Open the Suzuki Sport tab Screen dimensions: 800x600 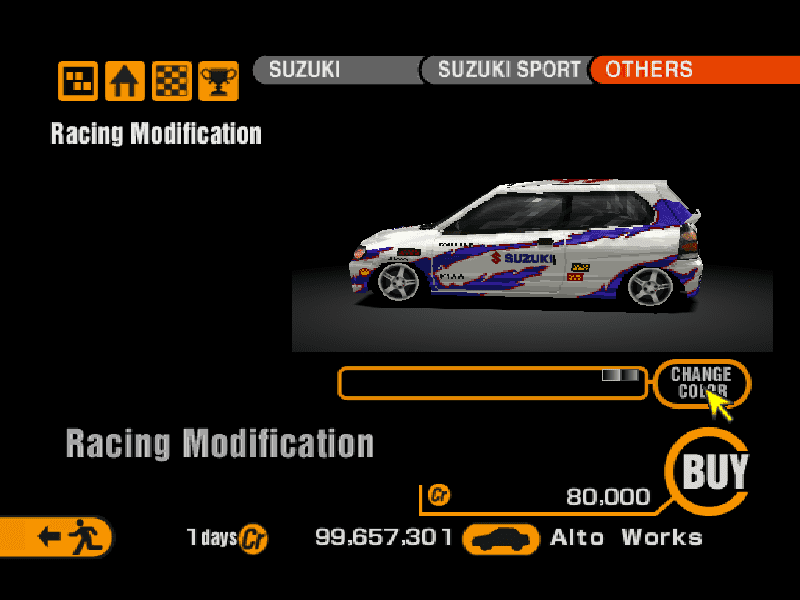(x=507, y=70)
